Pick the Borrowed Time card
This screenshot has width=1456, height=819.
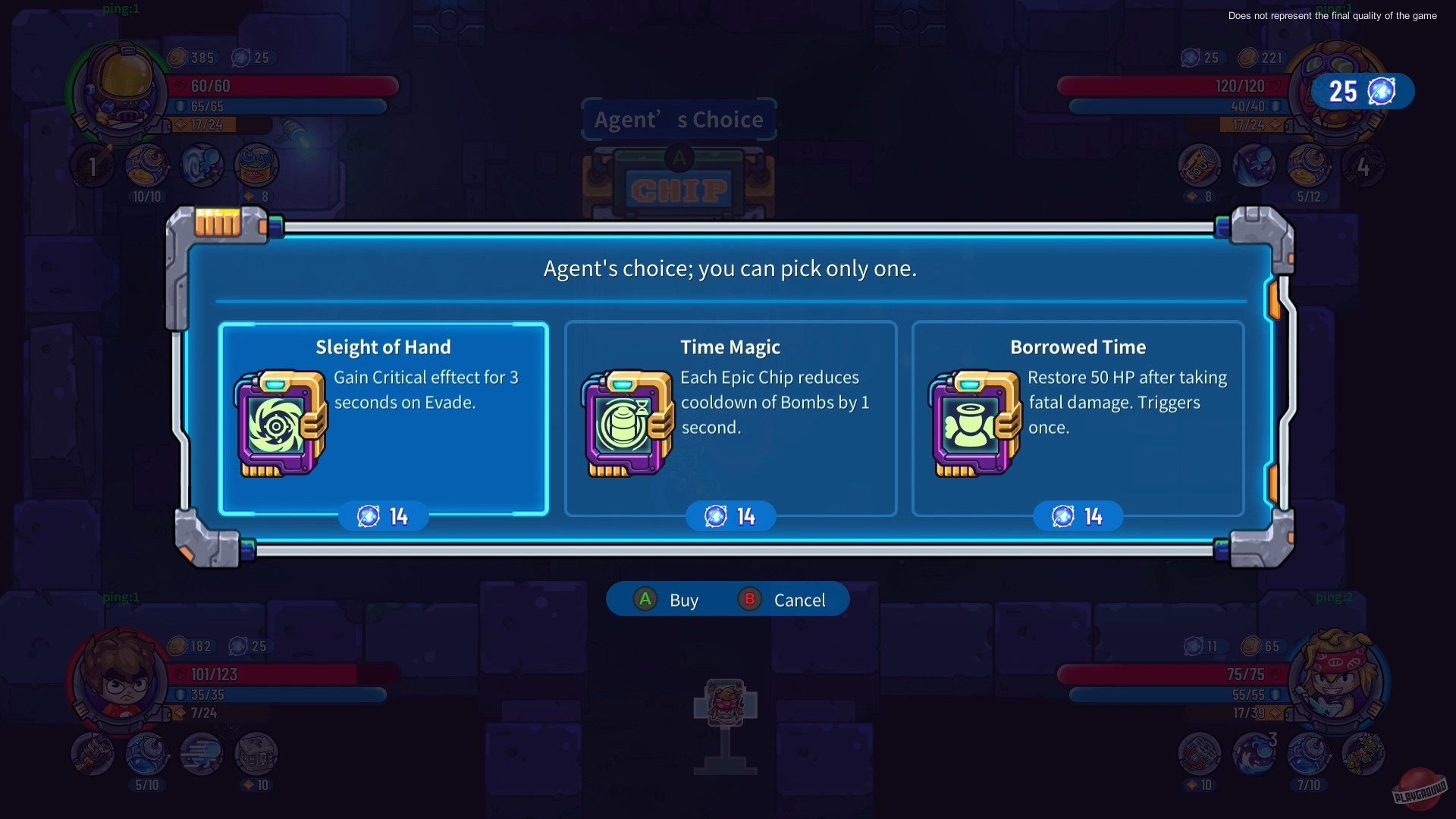pyautogui.click(x=1078, y=419)
